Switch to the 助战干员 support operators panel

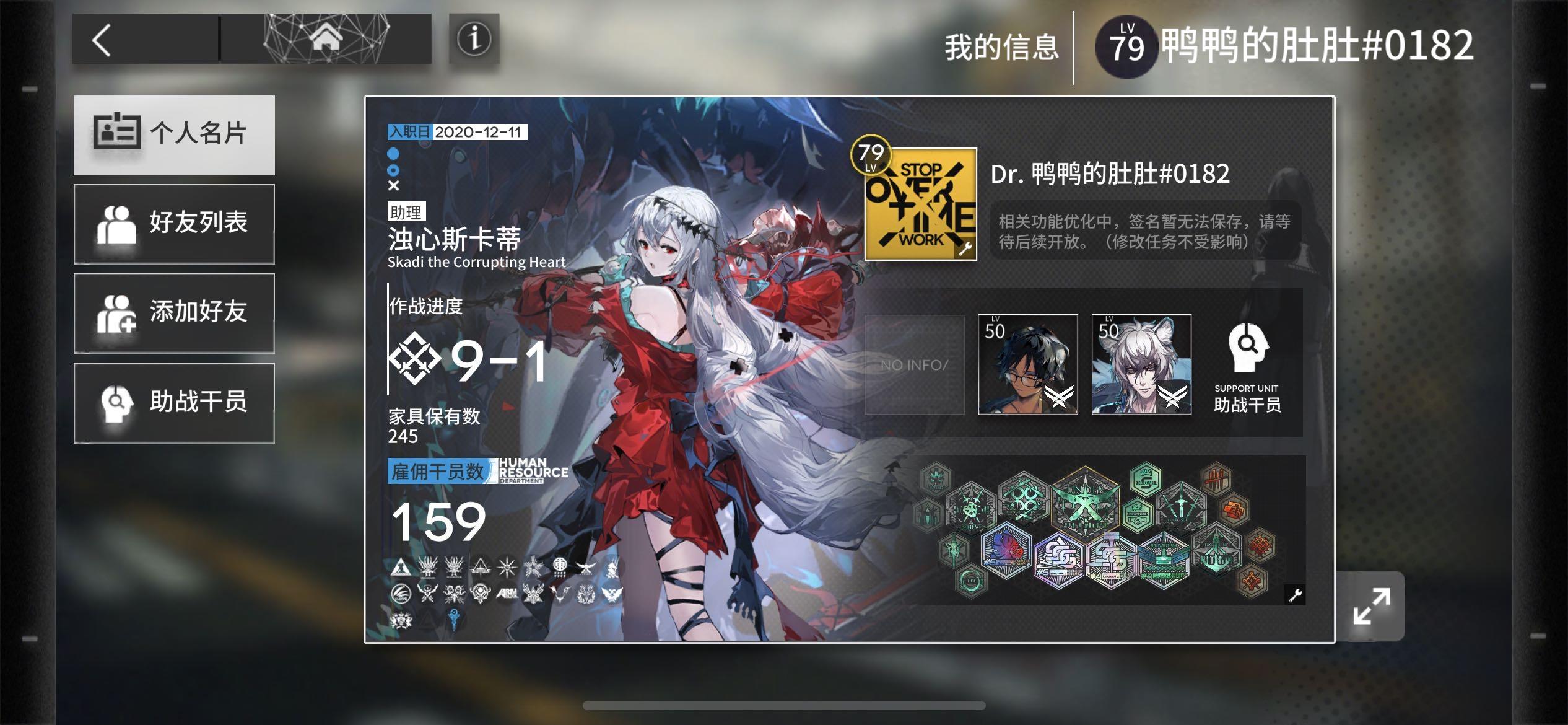(x=174, y=402)
